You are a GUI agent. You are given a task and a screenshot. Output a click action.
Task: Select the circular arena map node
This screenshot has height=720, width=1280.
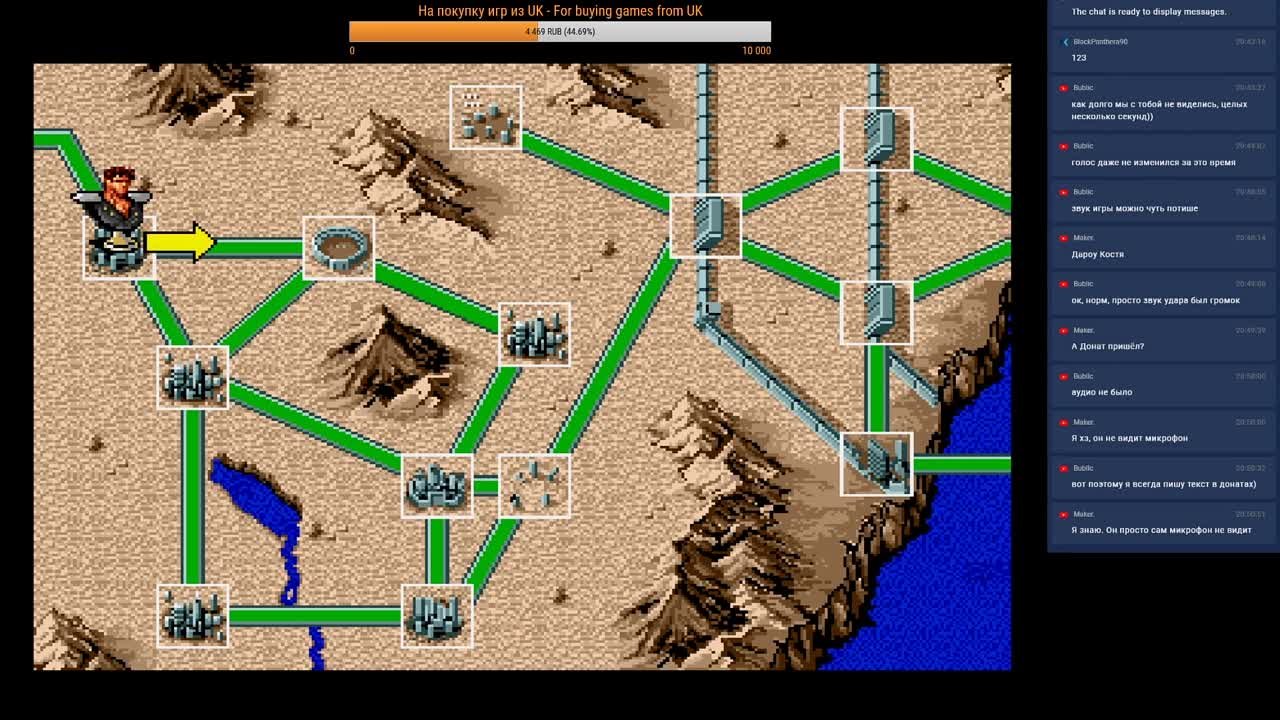(x=338, y=247)
